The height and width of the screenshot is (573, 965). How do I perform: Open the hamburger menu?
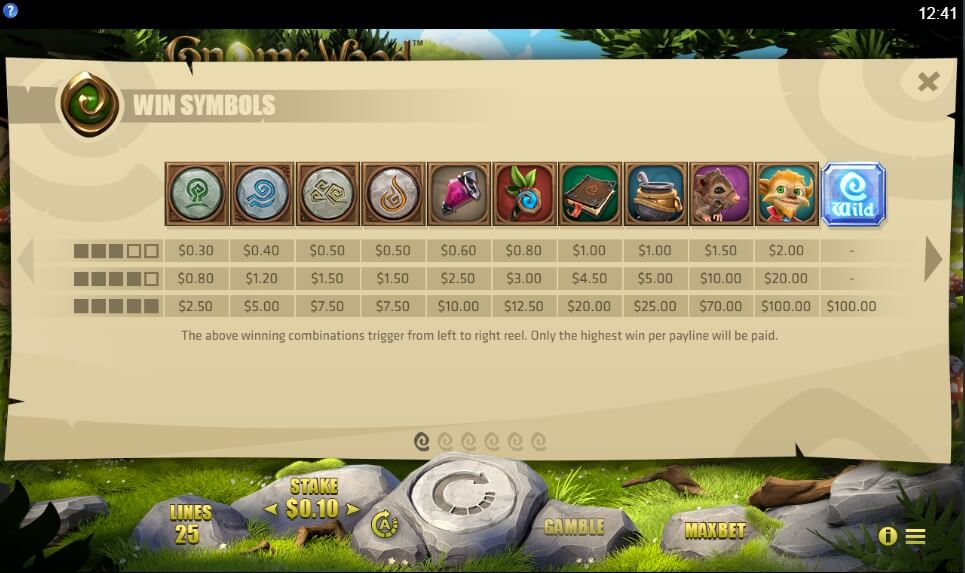point(915,536)
